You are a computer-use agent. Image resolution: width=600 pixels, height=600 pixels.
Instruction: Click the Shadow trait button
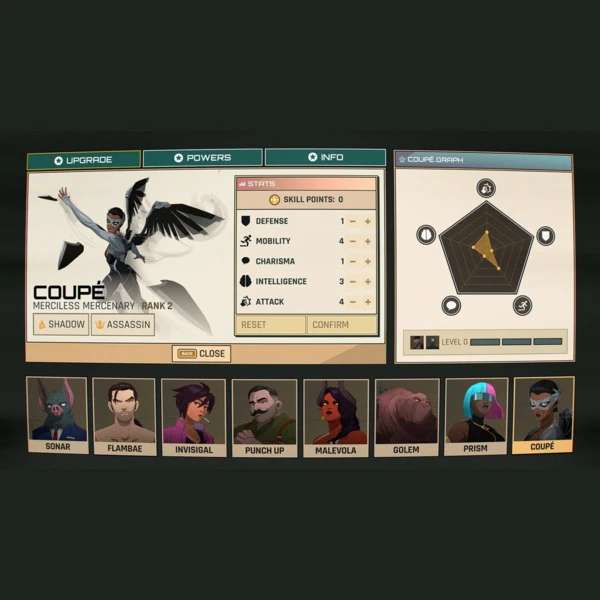(x=62, y=325)
